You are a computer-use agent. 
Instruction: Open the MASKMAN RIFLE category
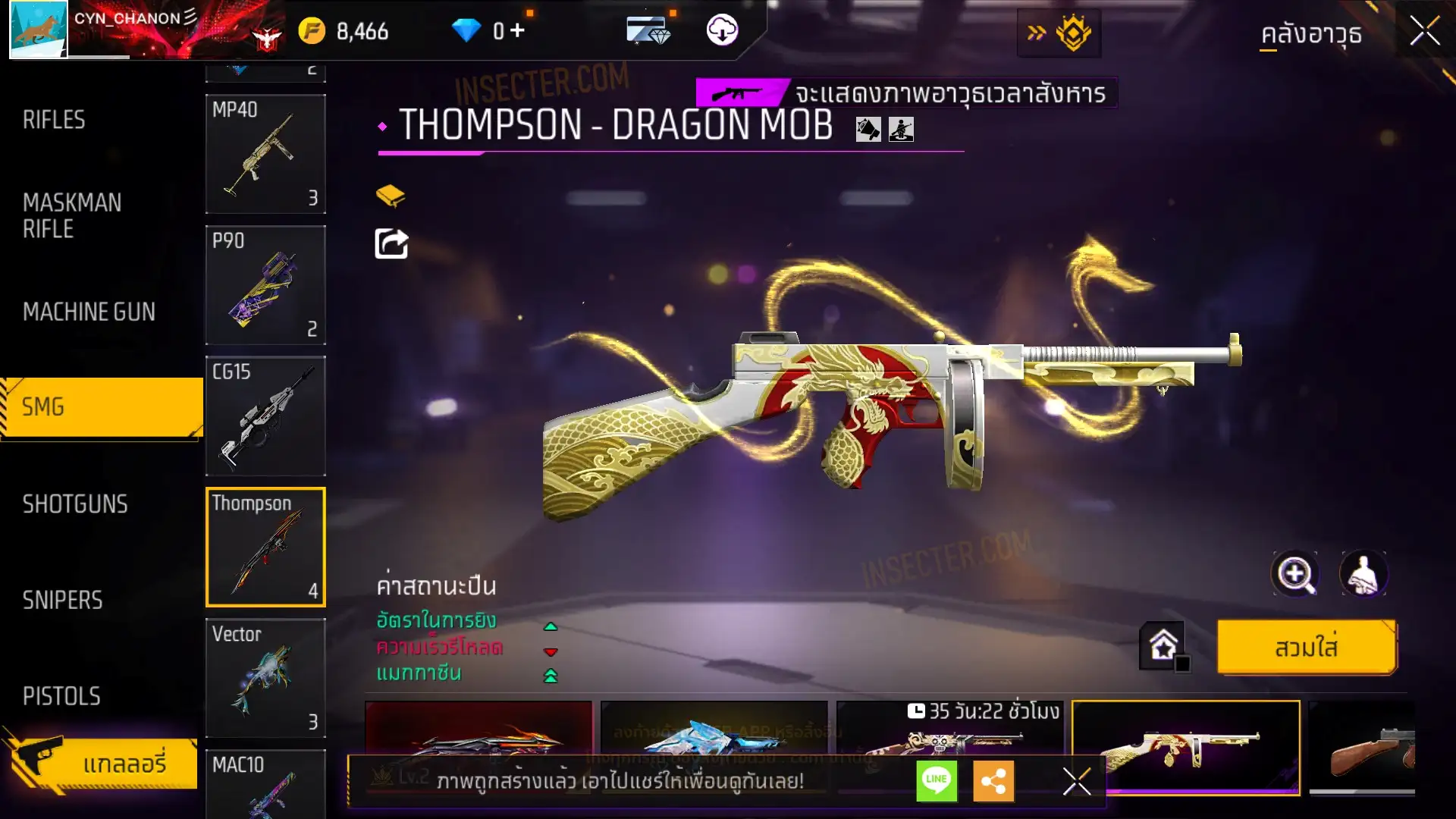click(72, 215)
